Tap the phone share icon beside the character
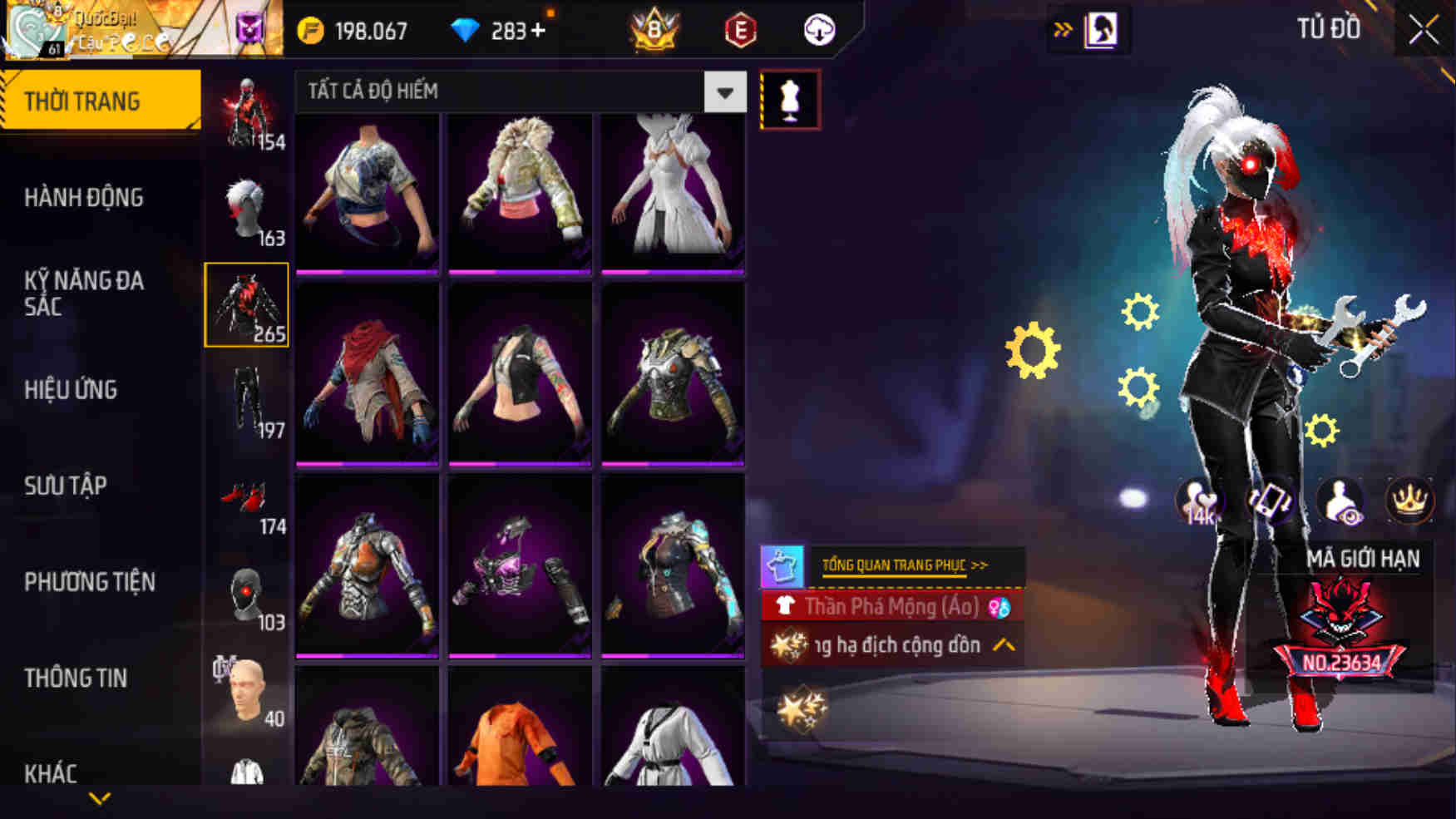Viewport: 1456px width, 819px height. (1270, 500)
